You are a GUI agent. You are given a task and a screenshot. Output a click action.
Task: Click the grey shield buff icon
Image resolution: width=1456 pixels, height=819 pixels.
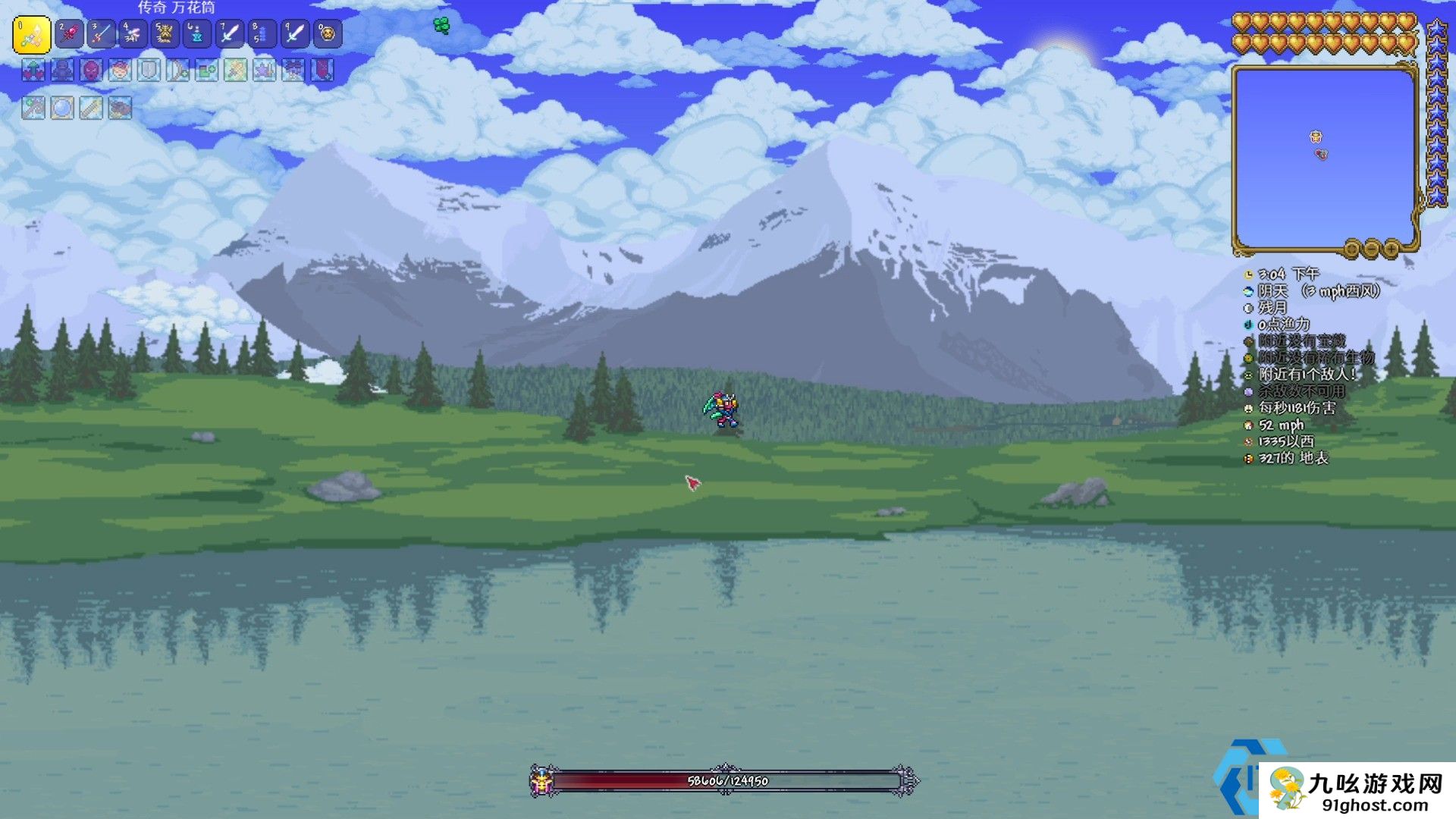tap(149, 71)
